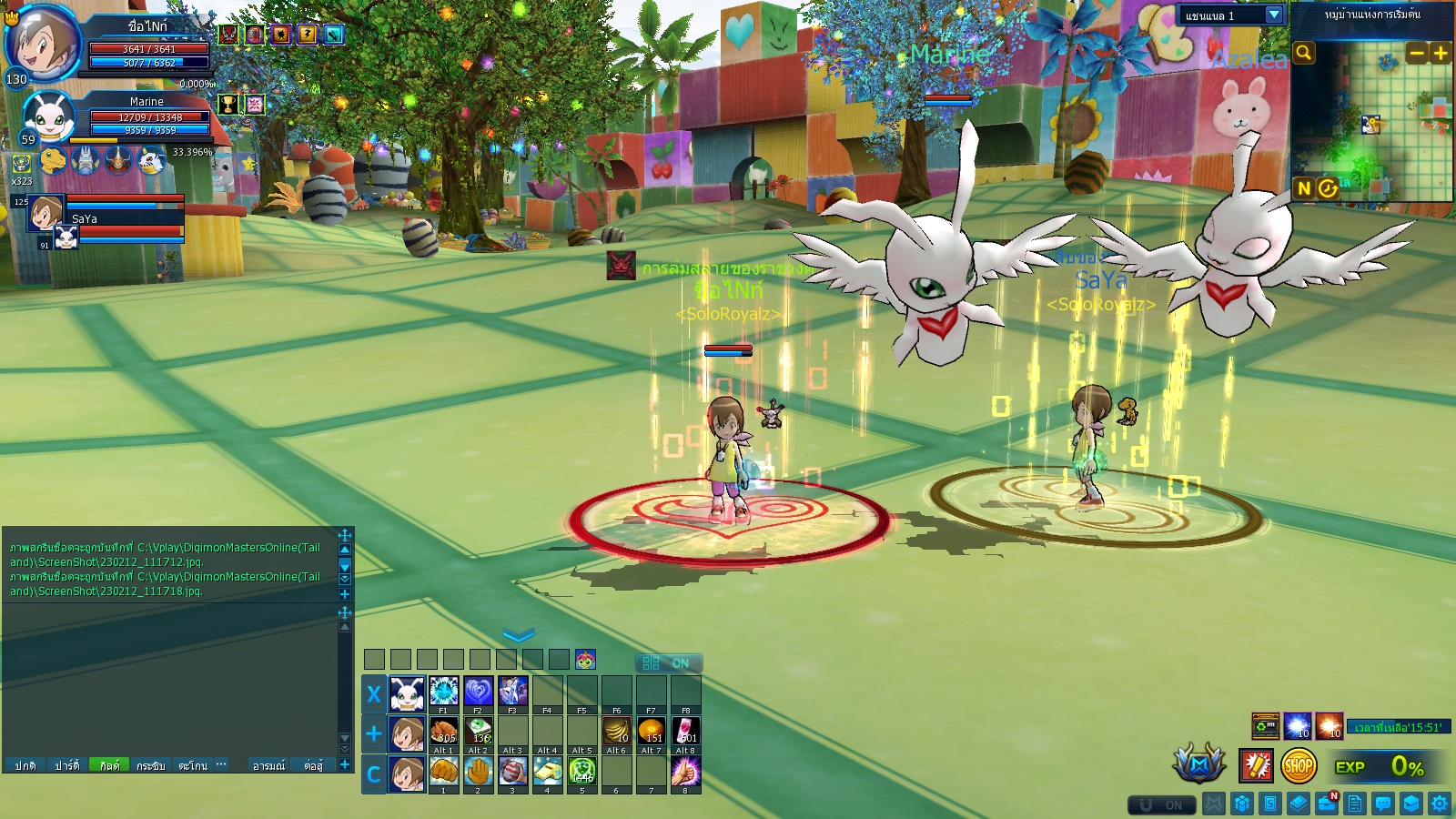The width and height of the screenshot is (1456, 819).
Task: Open the gear settings menu
Action: pos(1440,804)
